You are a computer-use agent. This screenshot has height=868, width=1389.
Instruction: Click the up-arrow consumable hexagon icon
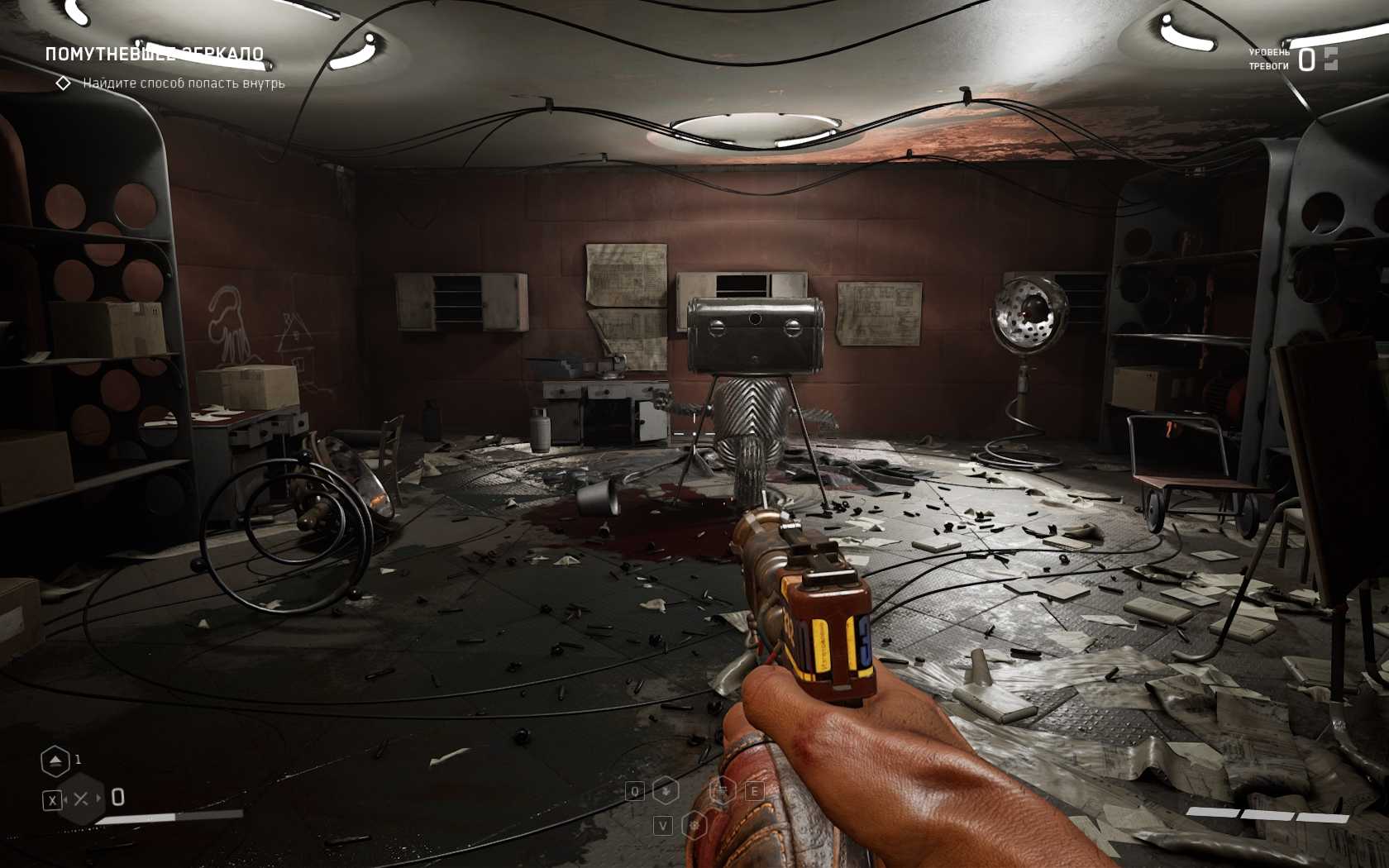[x=55, y=761]
